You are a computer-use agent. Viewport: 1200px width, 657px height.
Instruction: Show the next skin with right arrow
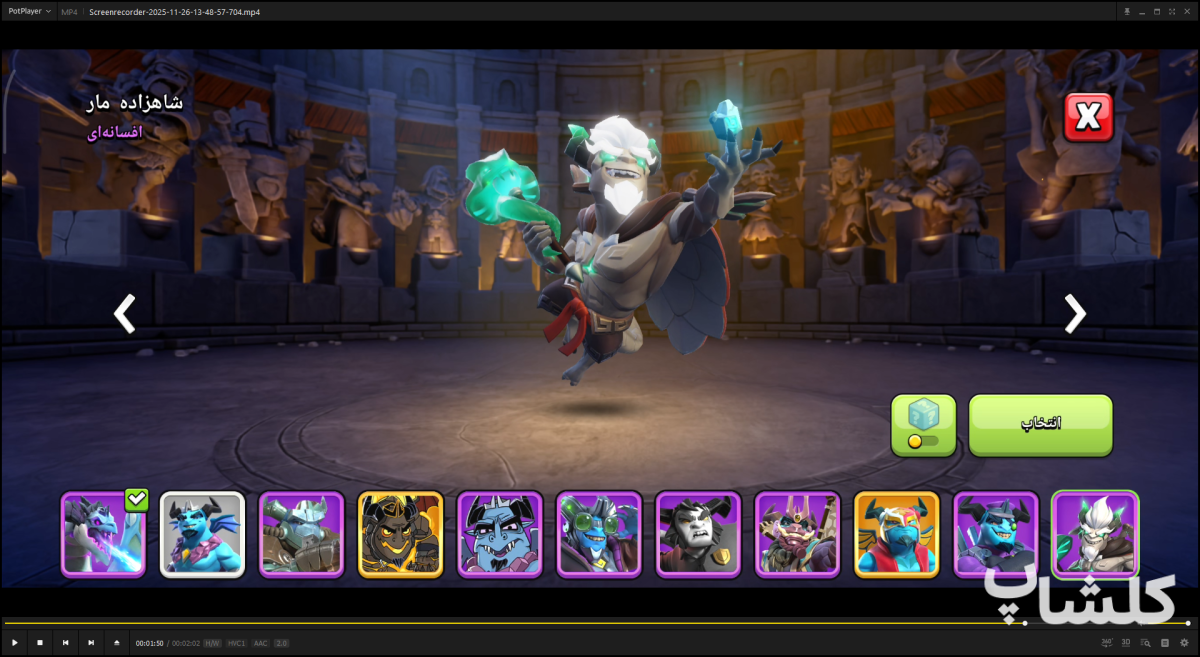point(1075,314)
